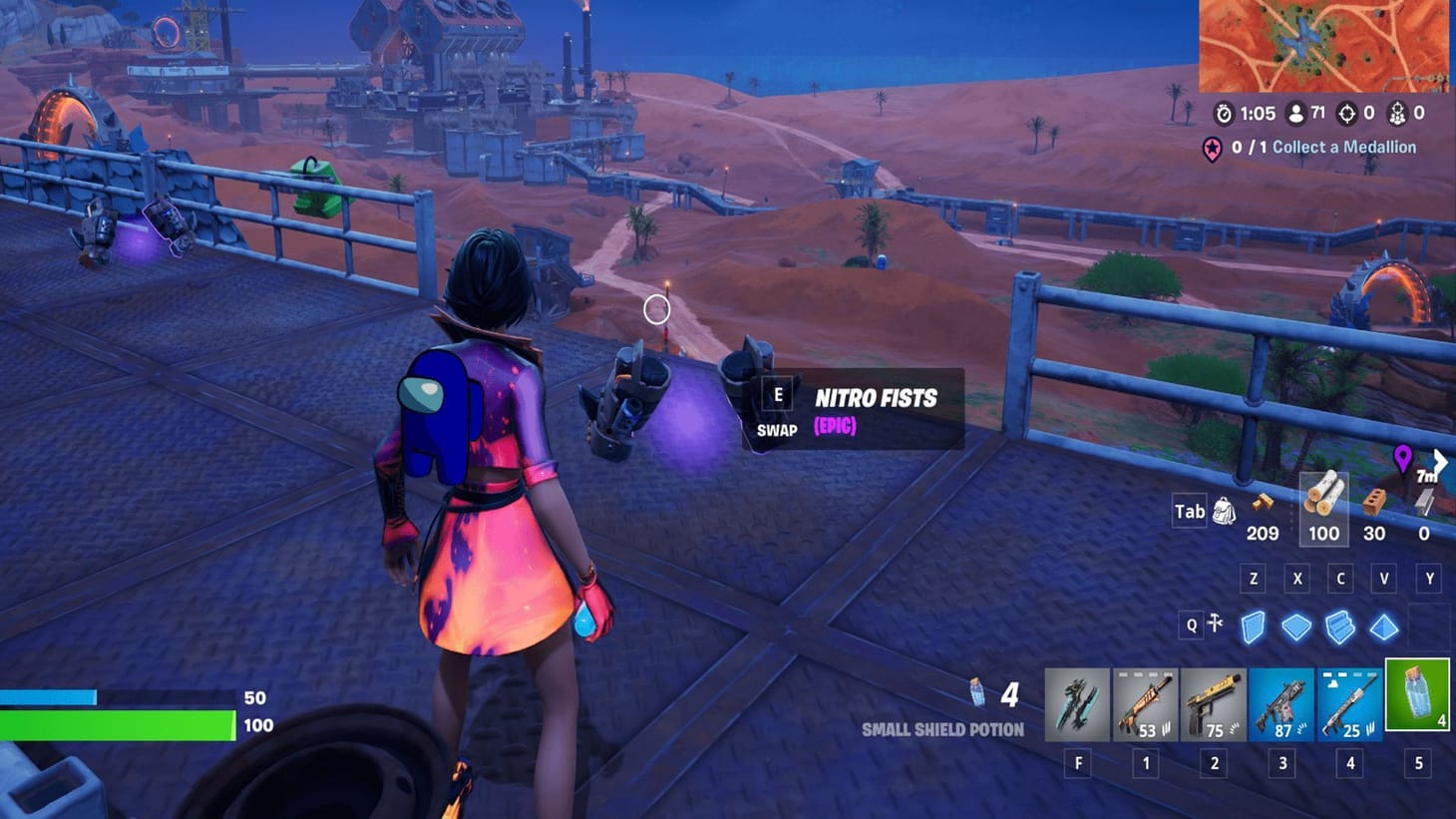Click the stairs build piece icon
This screenshot has width=1456, height=819.
1338,625
